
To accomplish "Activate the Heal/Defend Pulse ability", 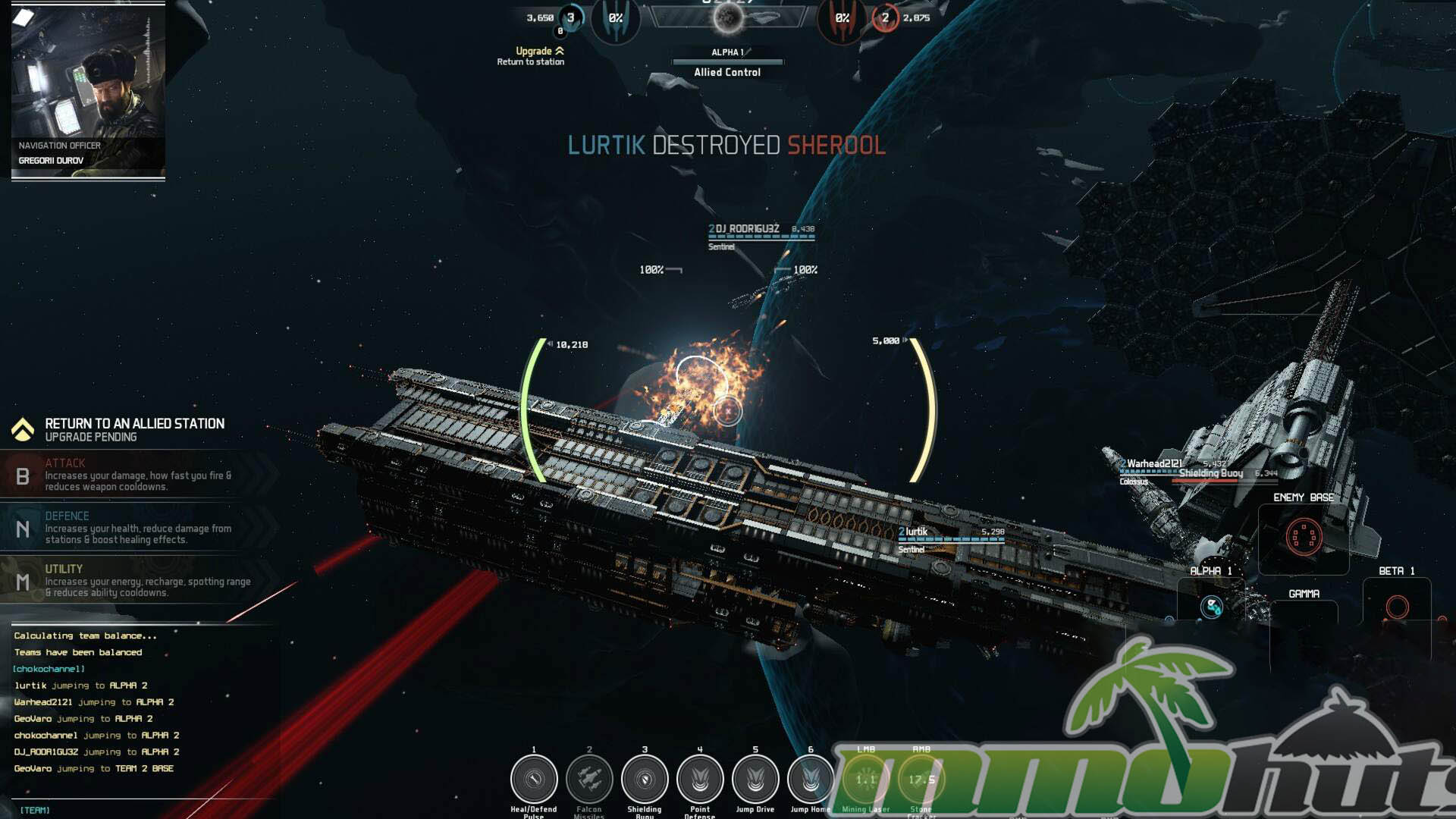I will (534, 779).
